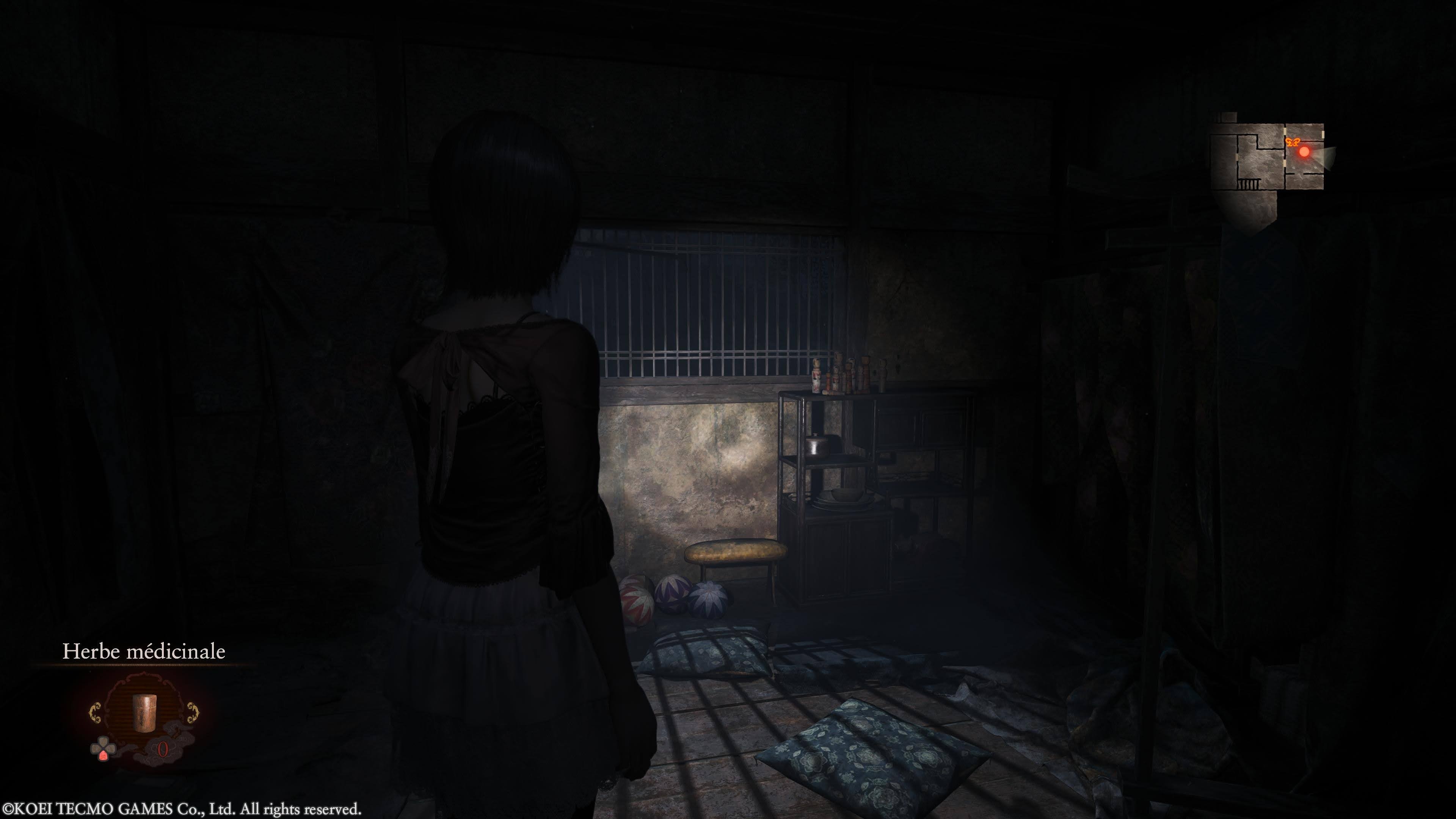The image size is (1456, 819).
Task: Cycle to the previous quick item with left arrow
Action: [x=95, y=713]
